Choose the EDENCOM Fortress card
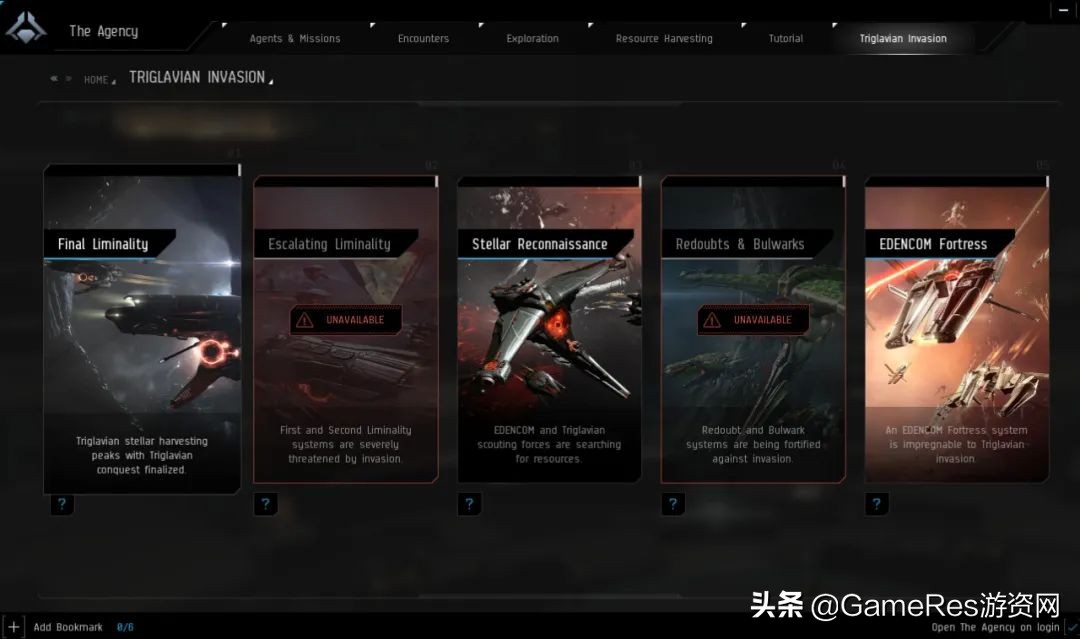The width and height of the screenshot is (1080, 639). (957, 330)
